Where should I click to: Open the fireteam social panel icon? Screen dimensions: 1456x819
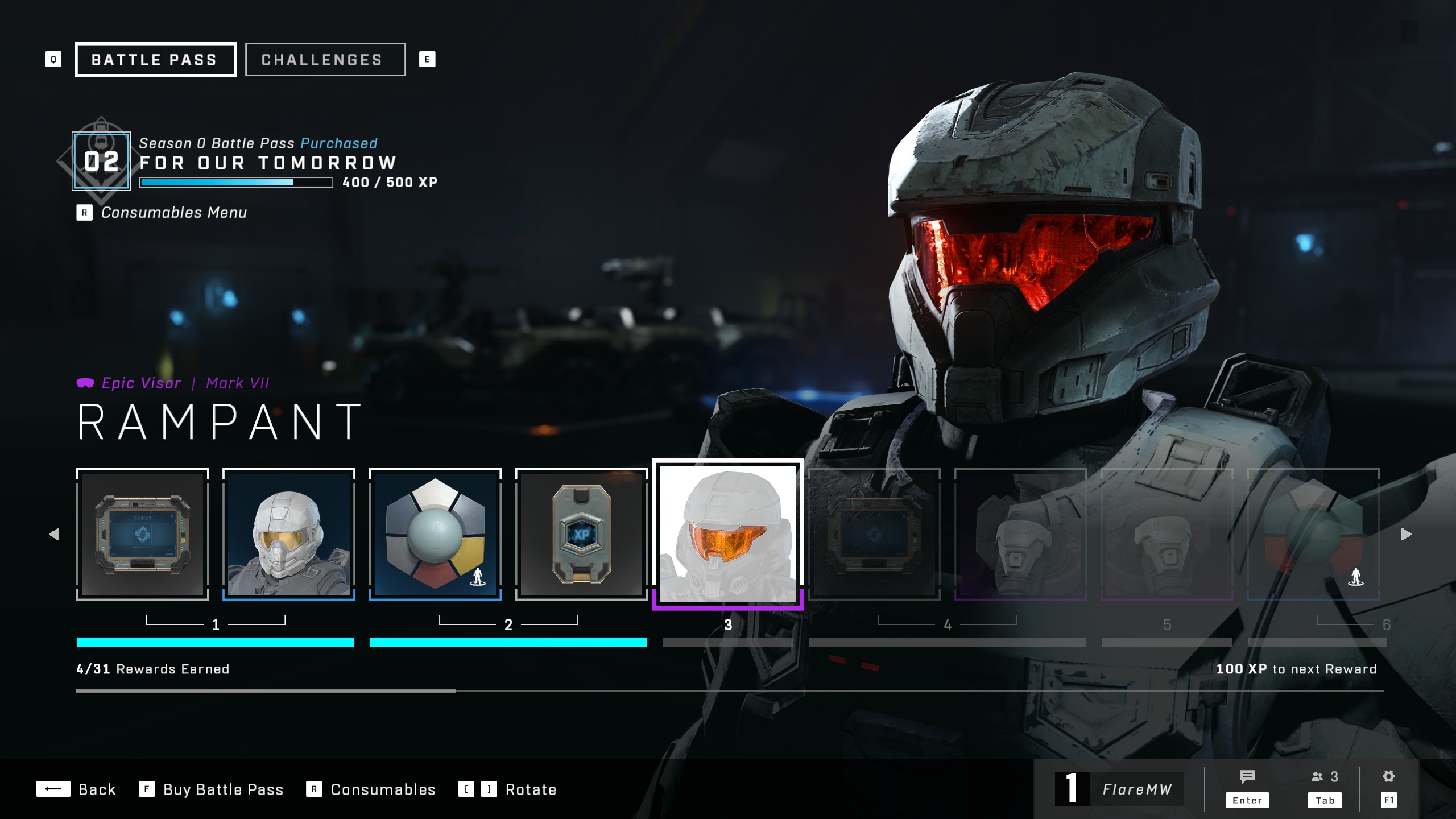pos(1324,777)
